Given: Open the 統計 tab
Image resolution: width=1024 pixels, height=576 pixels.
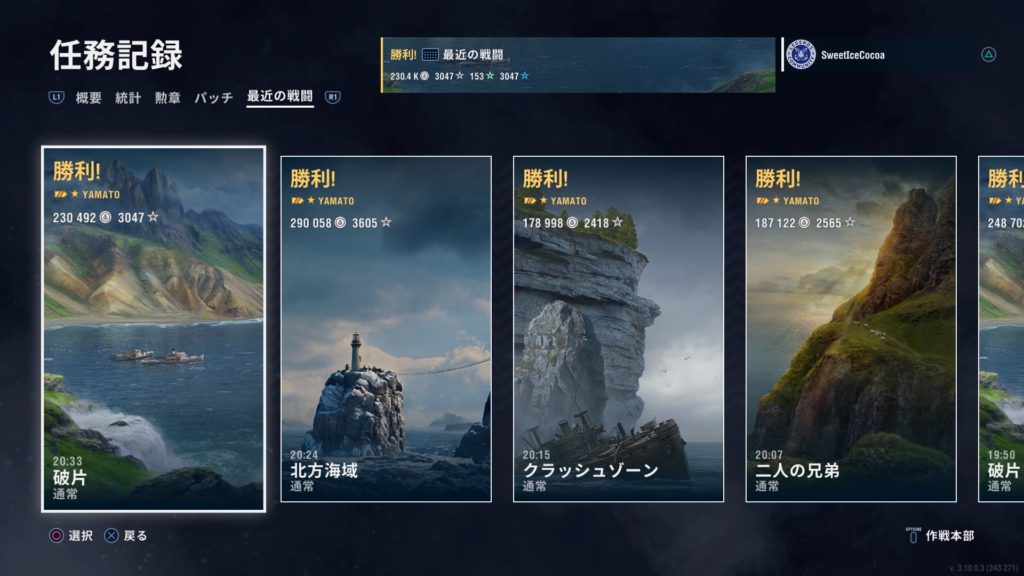Looking at the screenshot, I should tap(128, 98).
